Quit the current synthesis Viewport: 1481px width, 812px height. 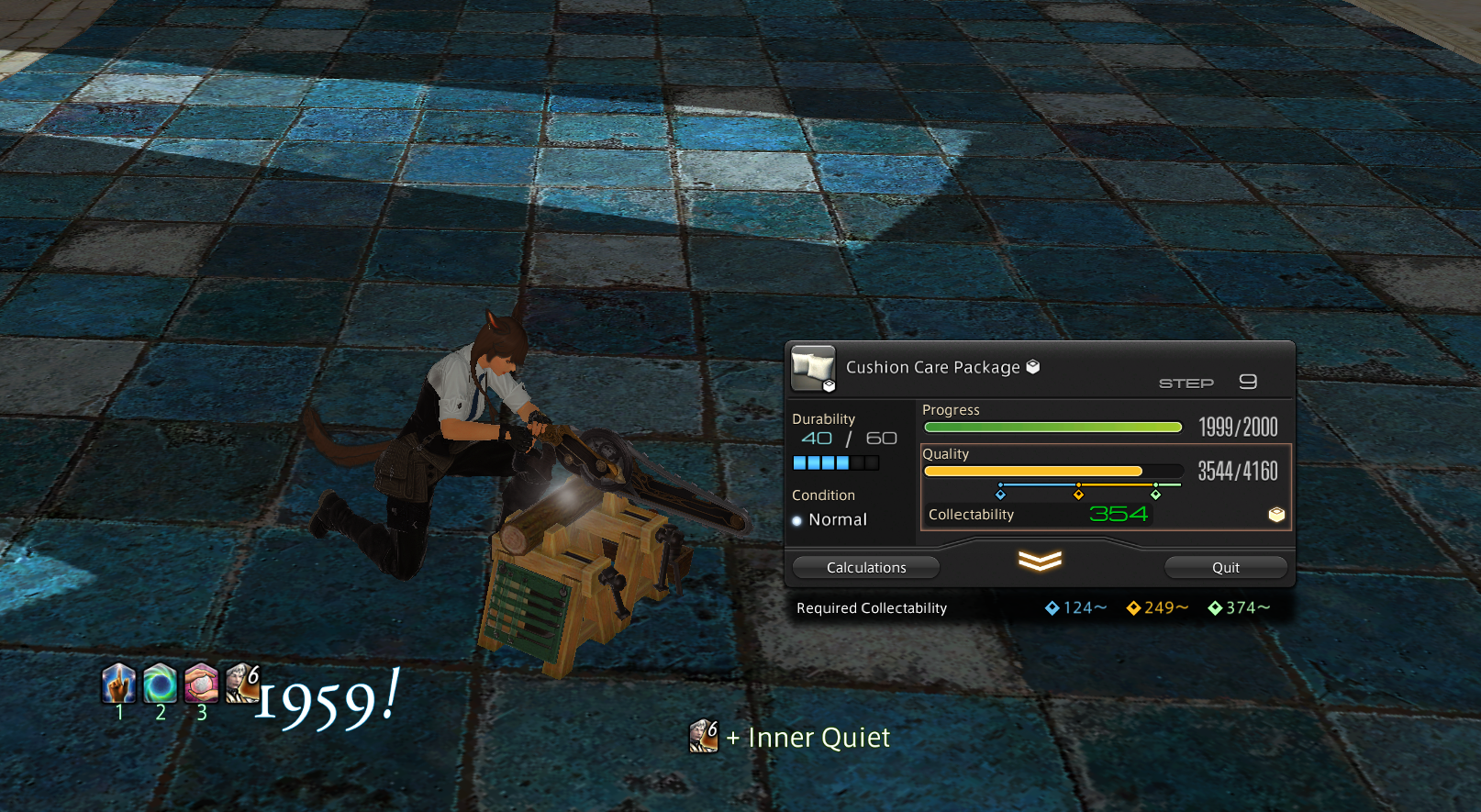tap(1226, 567)
